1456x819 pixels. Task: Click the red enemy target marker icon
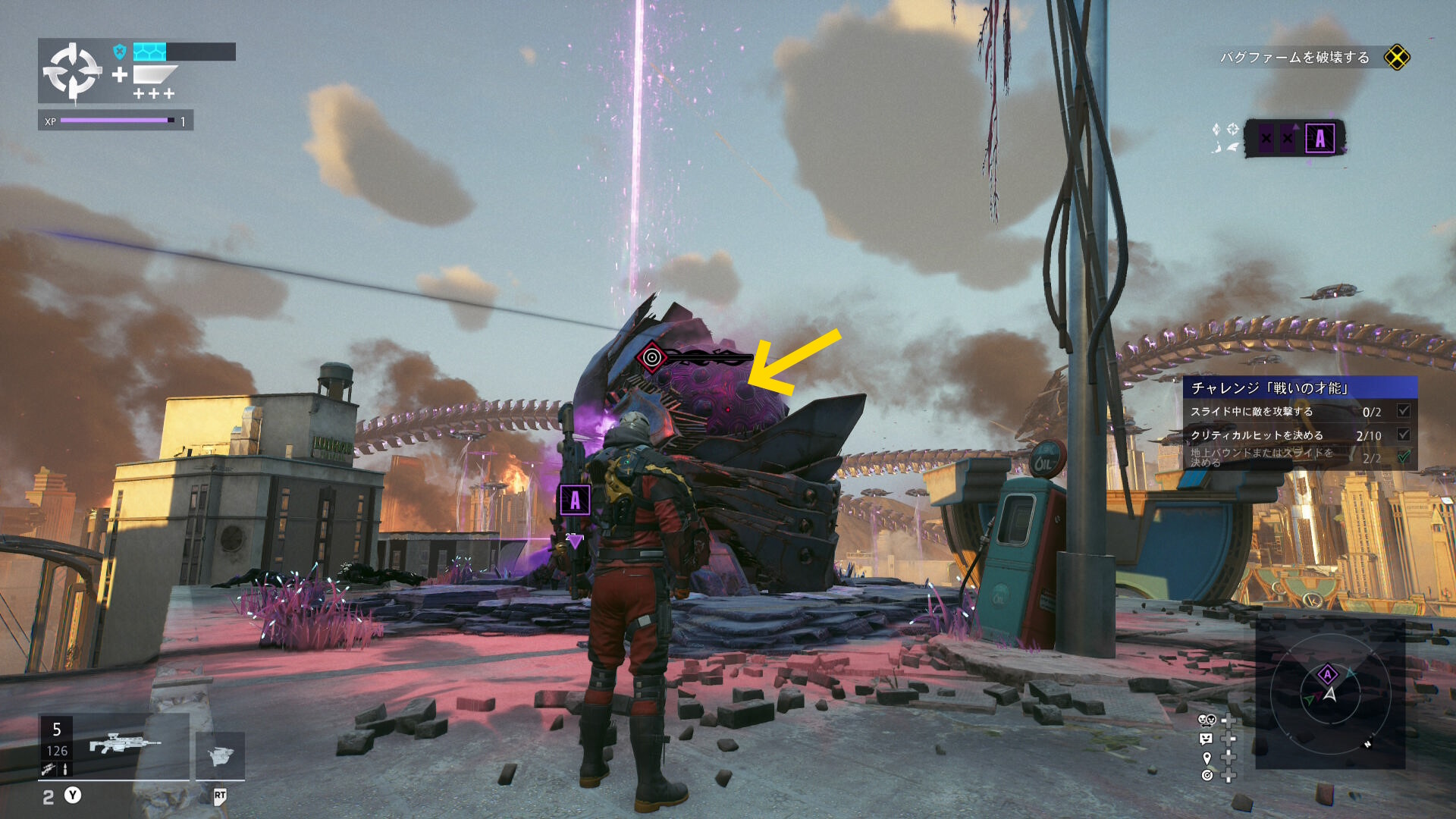(651, 357)
